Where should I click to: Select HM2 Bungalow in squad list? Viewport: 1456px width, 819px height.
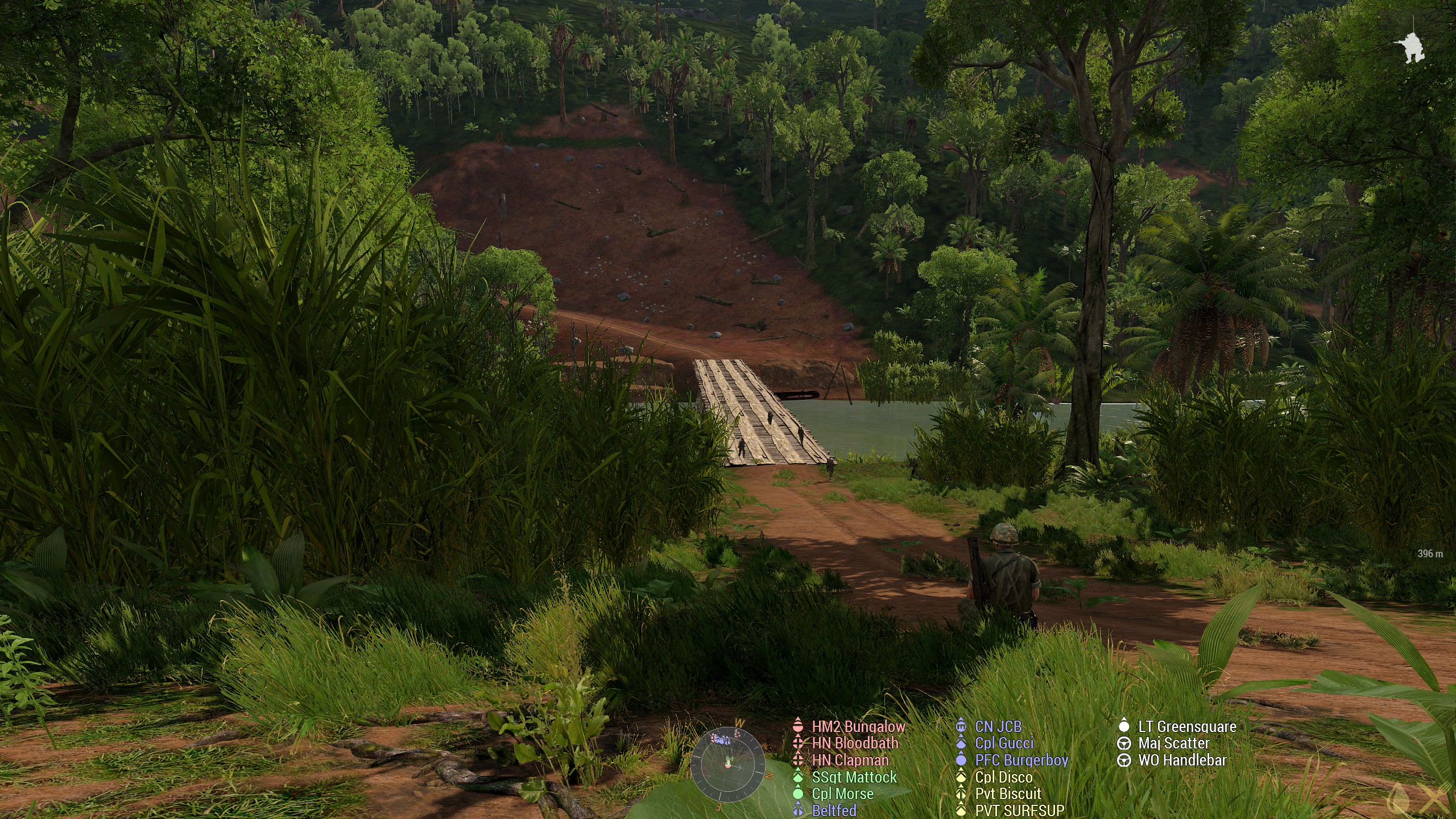click(x=858, y=726)
